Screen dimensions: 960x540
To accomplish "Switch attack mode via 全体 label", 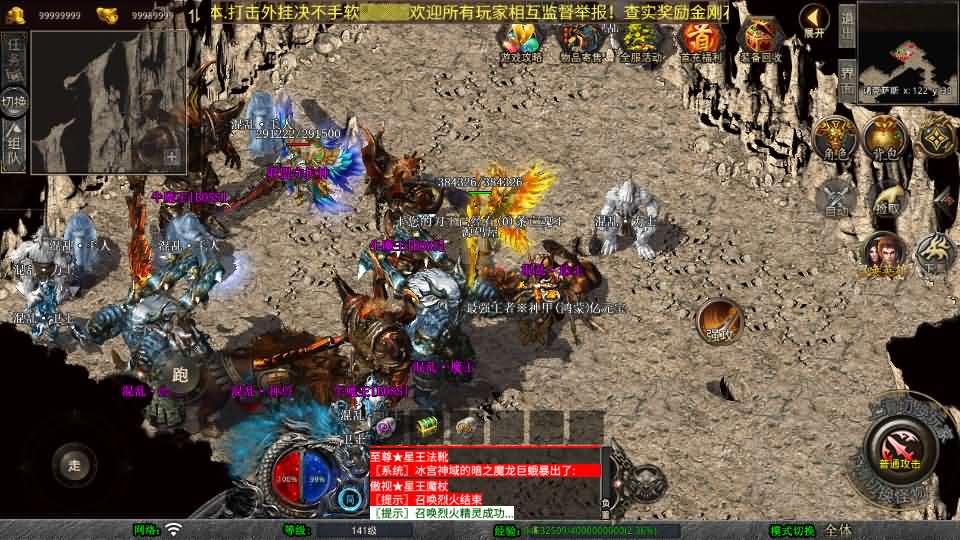I will 838,530.
